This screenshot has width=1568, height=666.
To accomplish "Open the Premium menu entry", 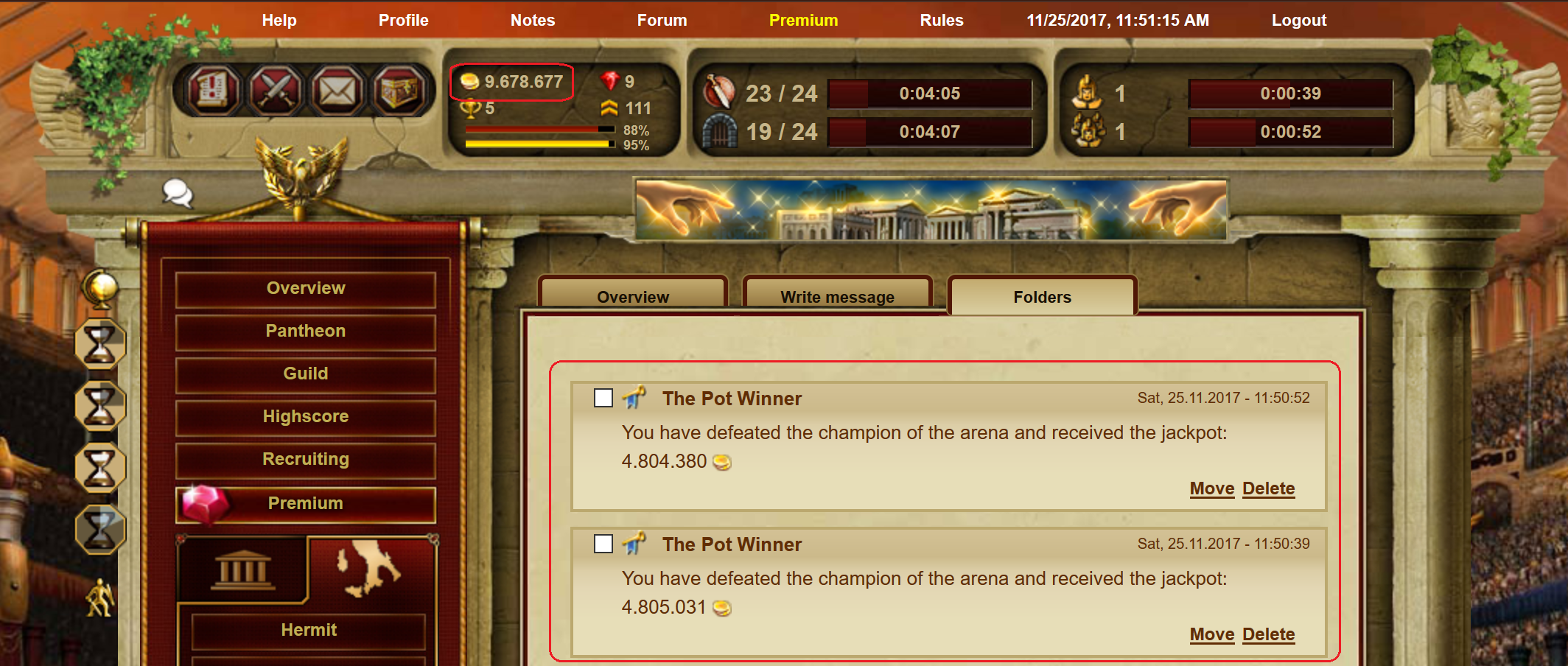I will pyautogui.click(x=305, y=503).
